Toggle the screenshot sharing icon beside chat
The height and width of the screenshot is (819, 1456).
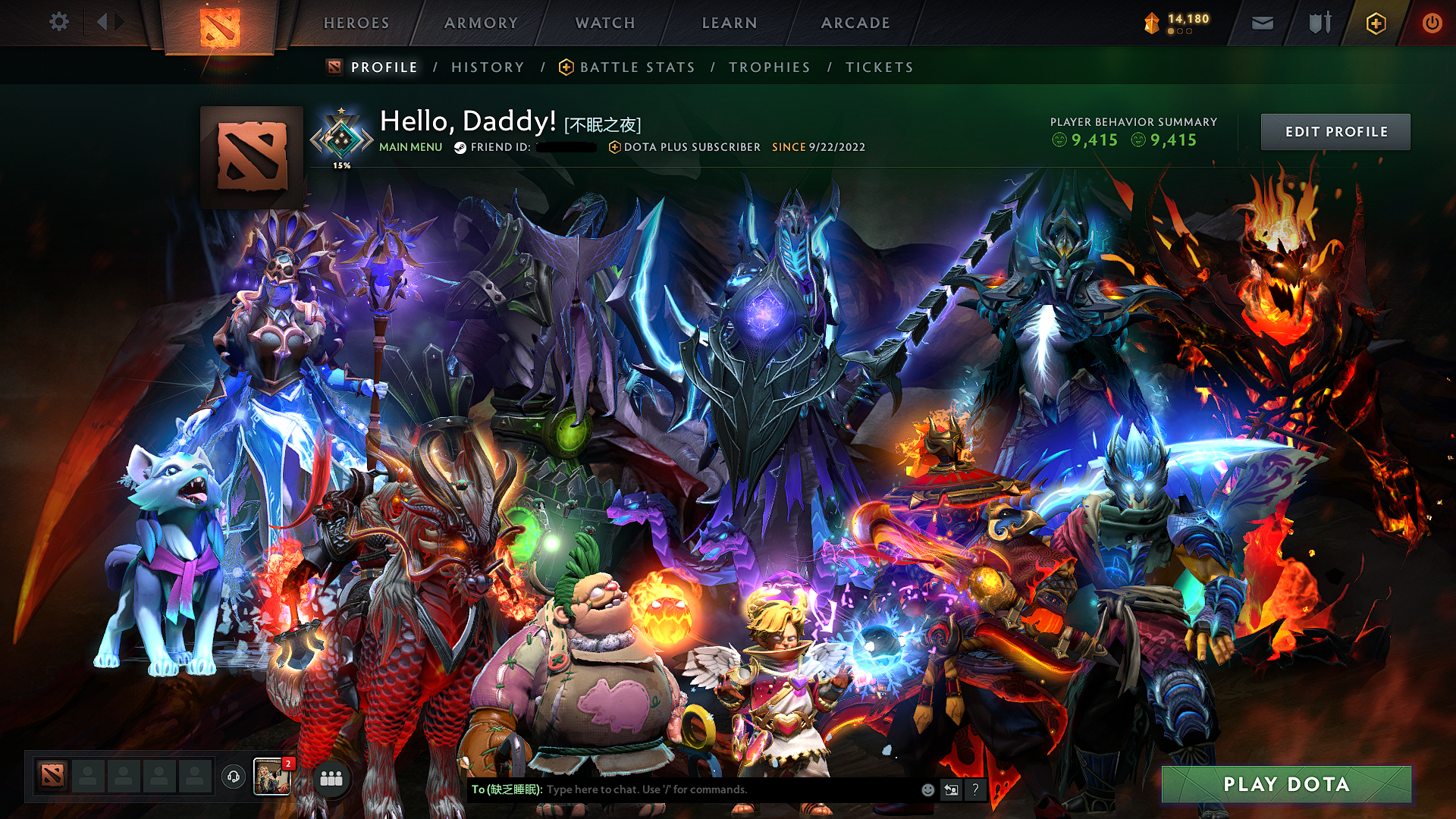(951, 789)
